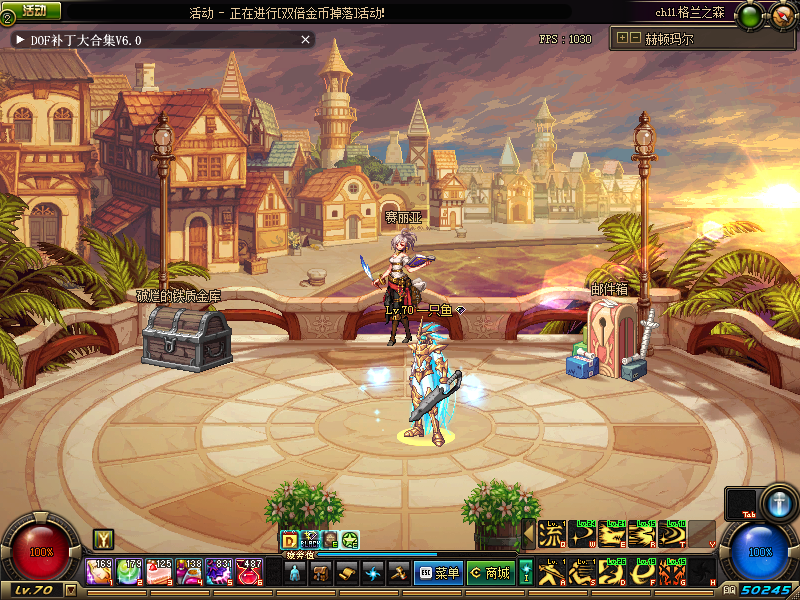This screenshot has width=800, height=600.
Task: Open the 菜单 menu button
Action: (x=439, y=573)
